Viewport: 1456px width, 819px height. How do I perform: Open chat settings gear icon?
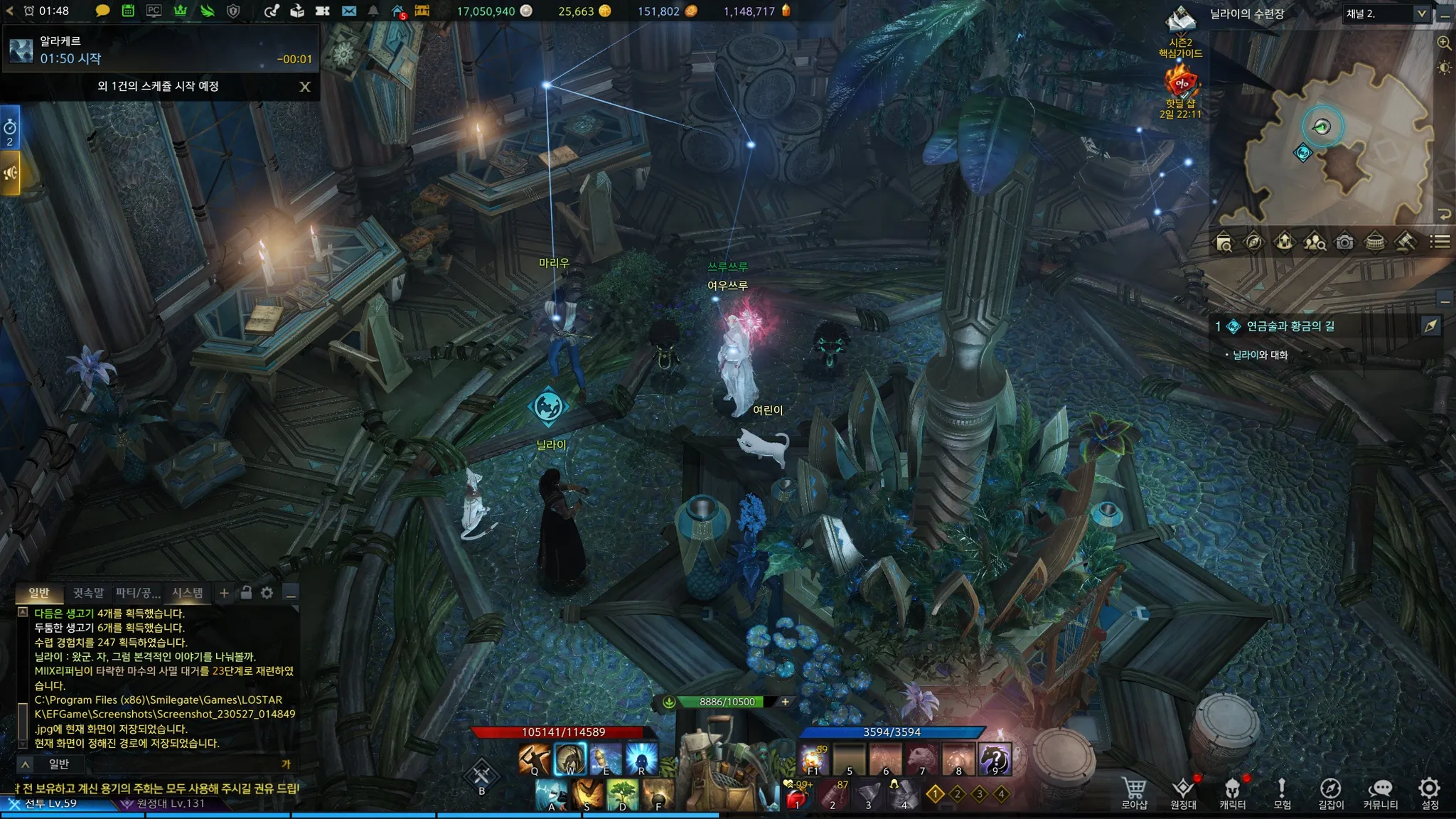[267, 592]
